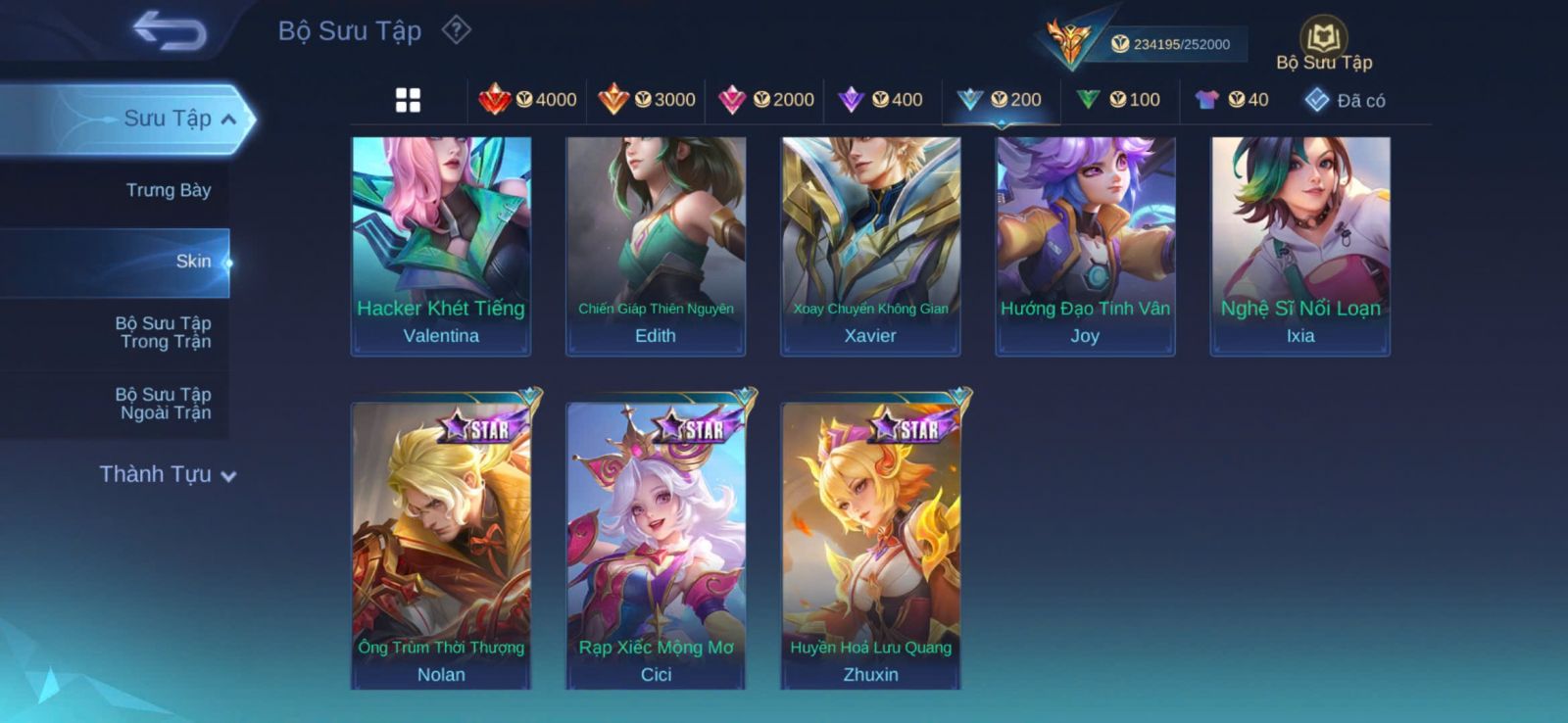Open the collection help question mark
The width and height of the screenshot is (1568, 723).
tap(456, 30)
